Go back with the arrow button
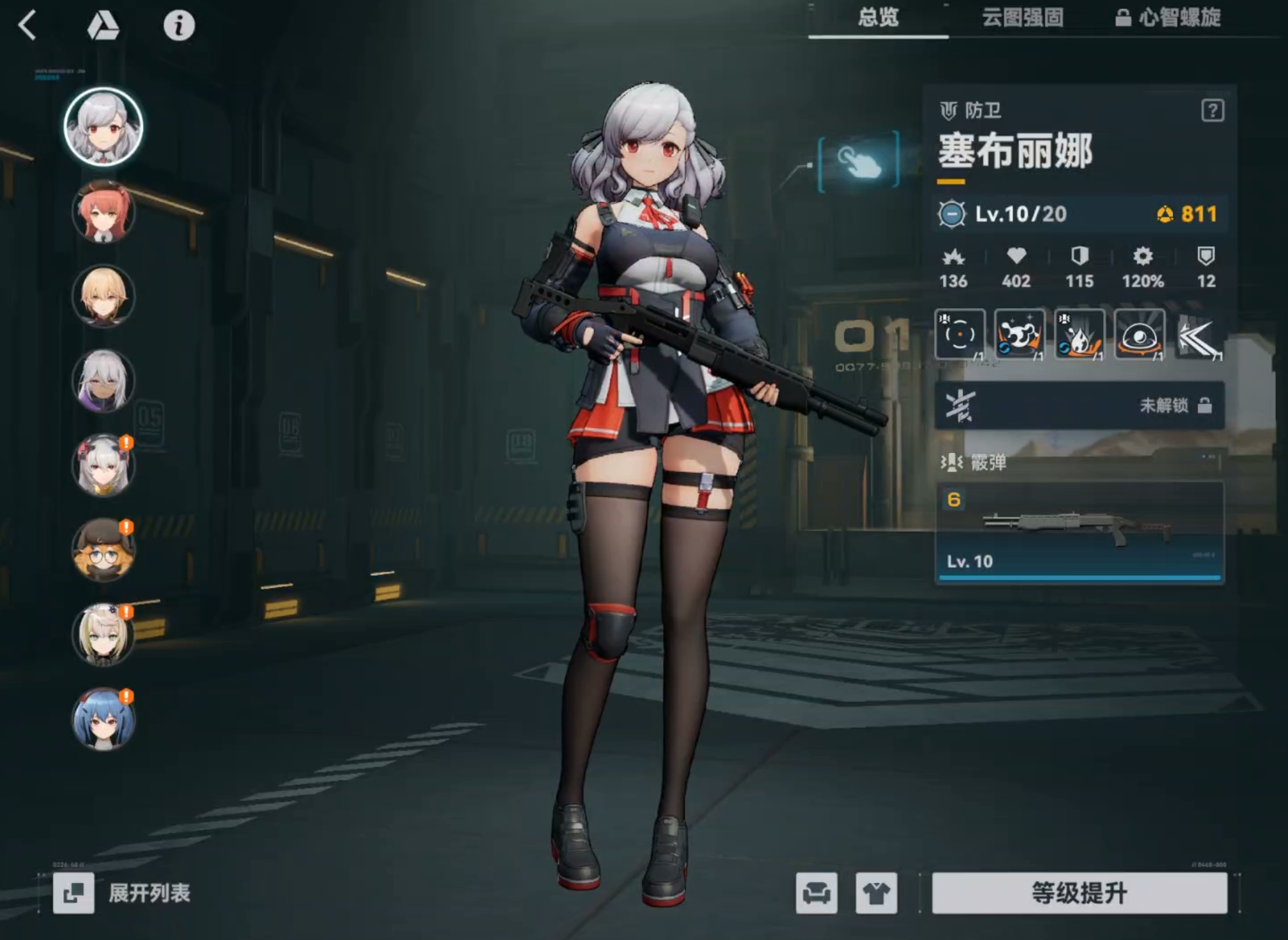Viewport: 1288px width, 940px height. pos(28,26)
